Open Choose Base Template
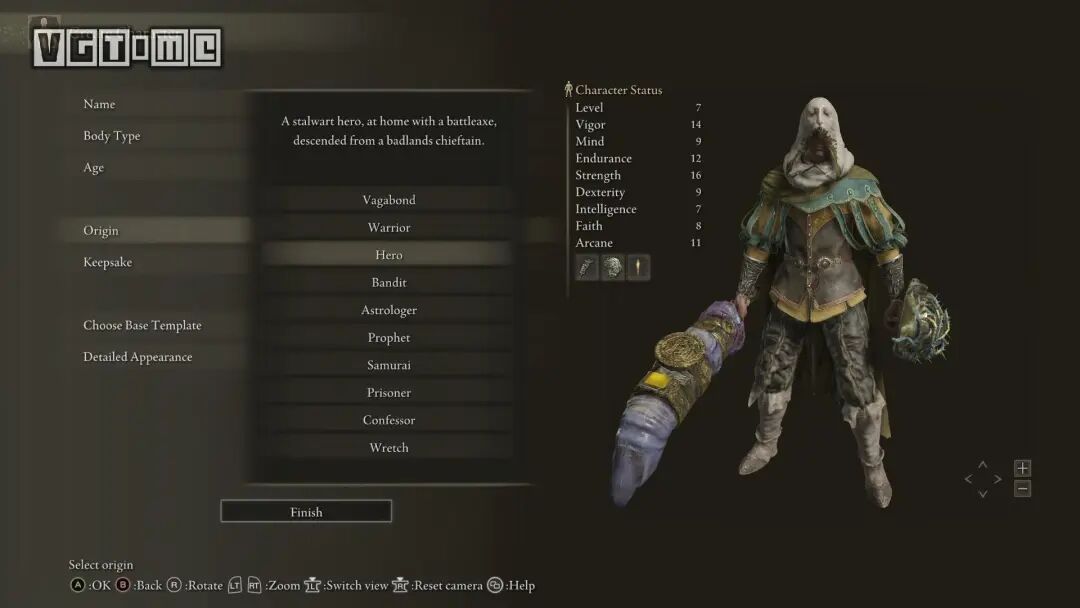 (x=142, y=325)
